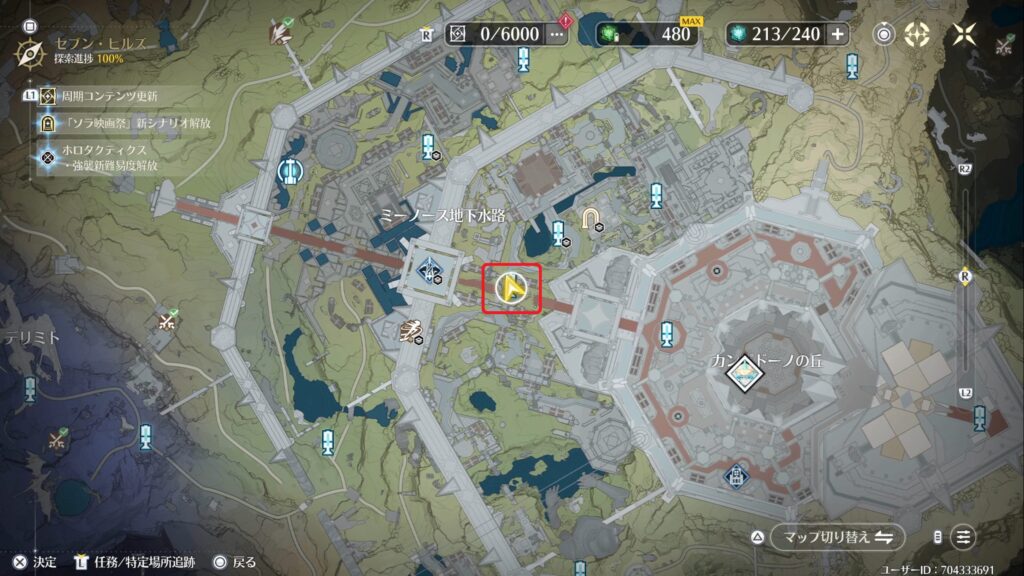Viewport: 1024px width, 576px height.
Task: Select the カンドーノの丘 central diamond marker
Action: [x=742, y=372]
